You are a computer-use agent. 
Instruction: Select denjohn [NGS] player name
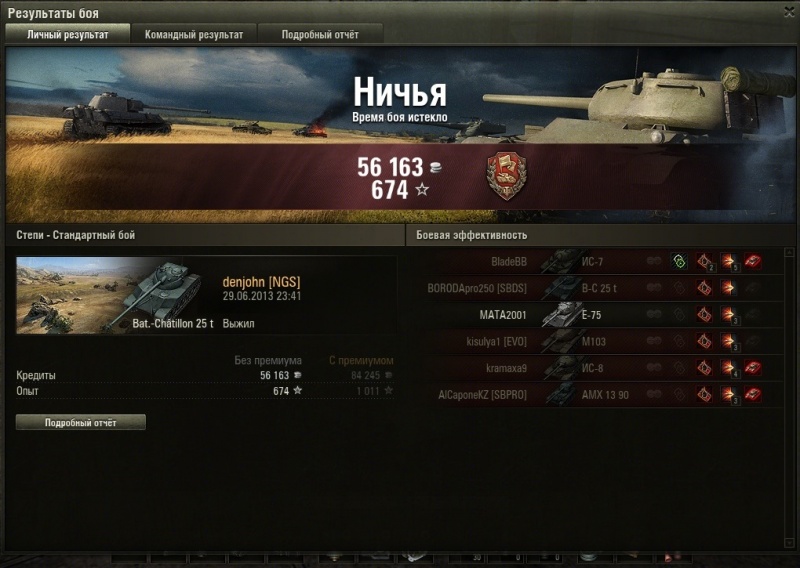[x=261, y=282]
